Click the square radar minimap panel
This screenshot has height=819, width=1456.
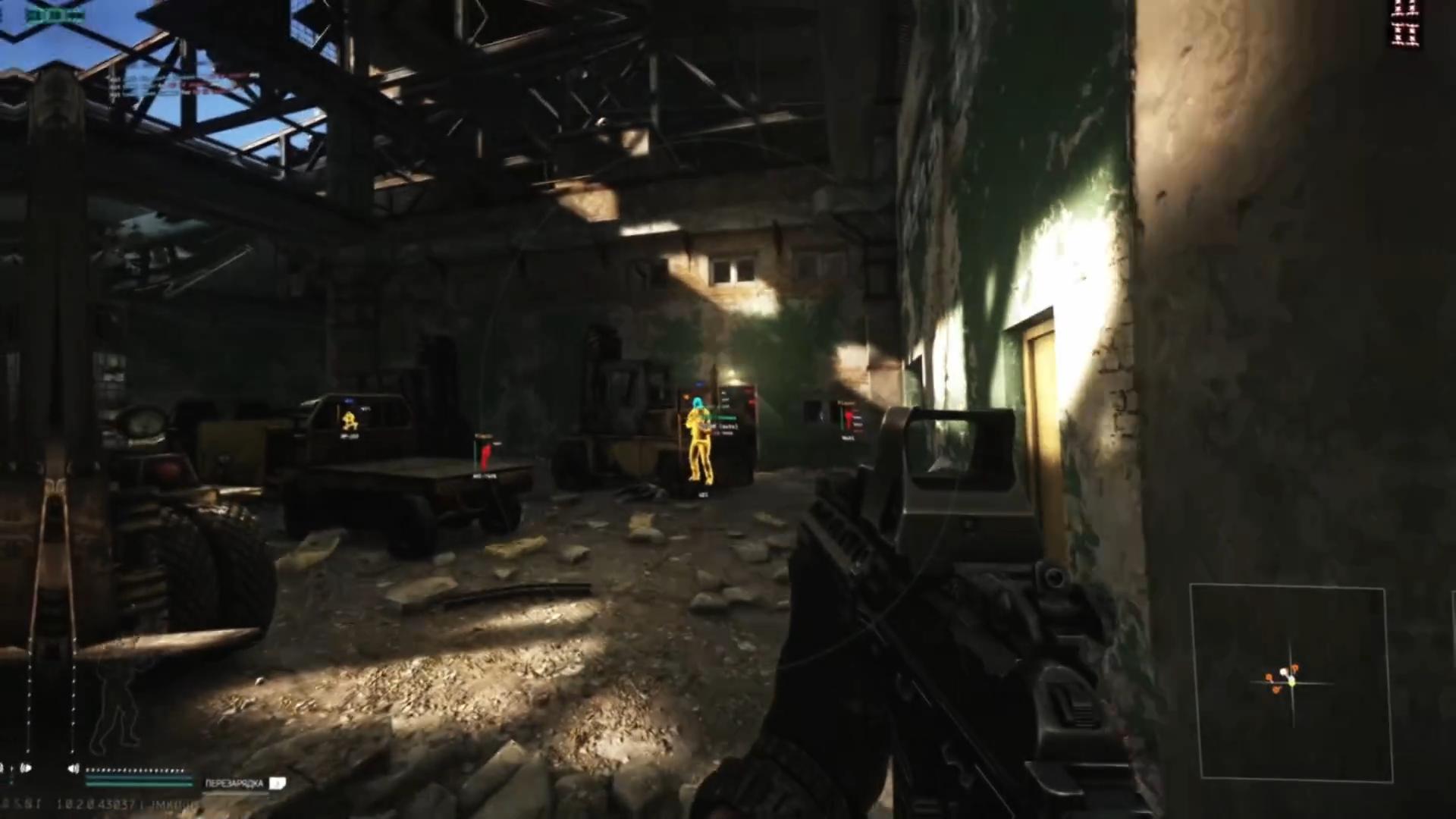point(1291,683)
